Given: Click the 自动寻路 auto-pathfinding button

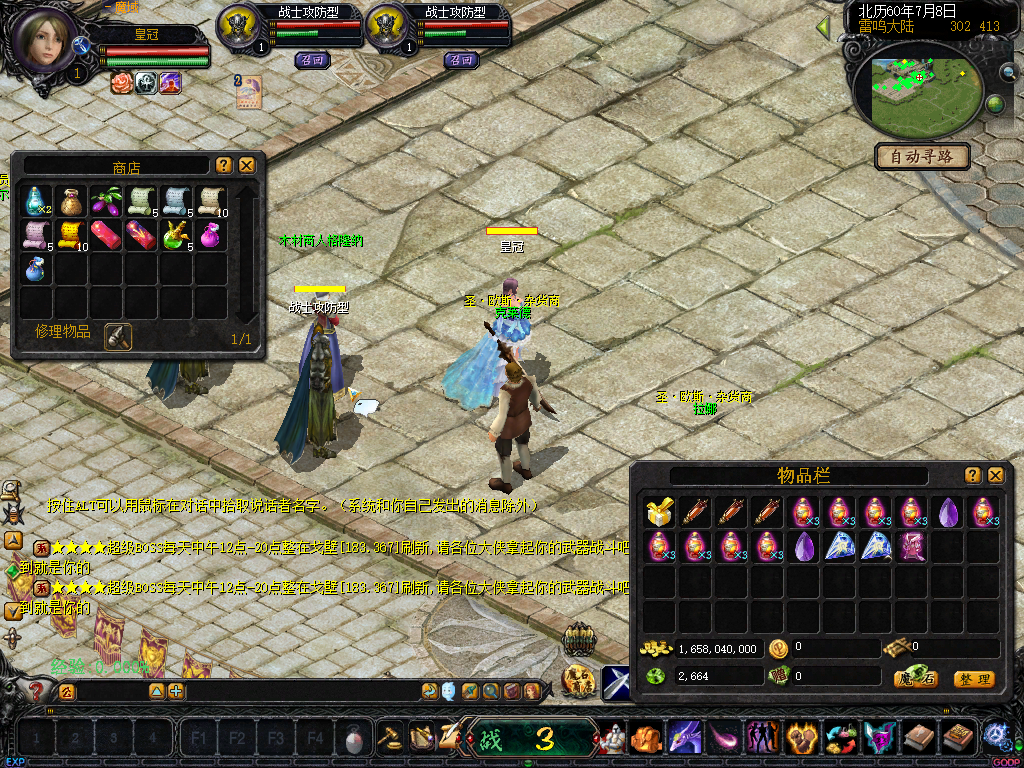Looking at the screenshot, I should coord(922,156).
